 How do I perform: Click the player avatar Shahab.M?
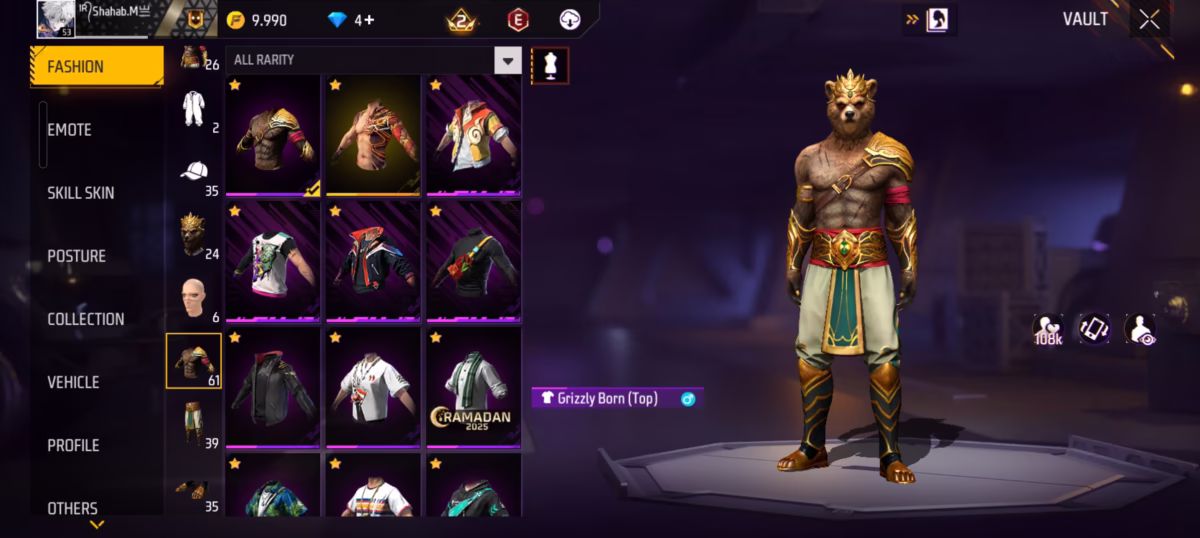[x=56, y=19]
